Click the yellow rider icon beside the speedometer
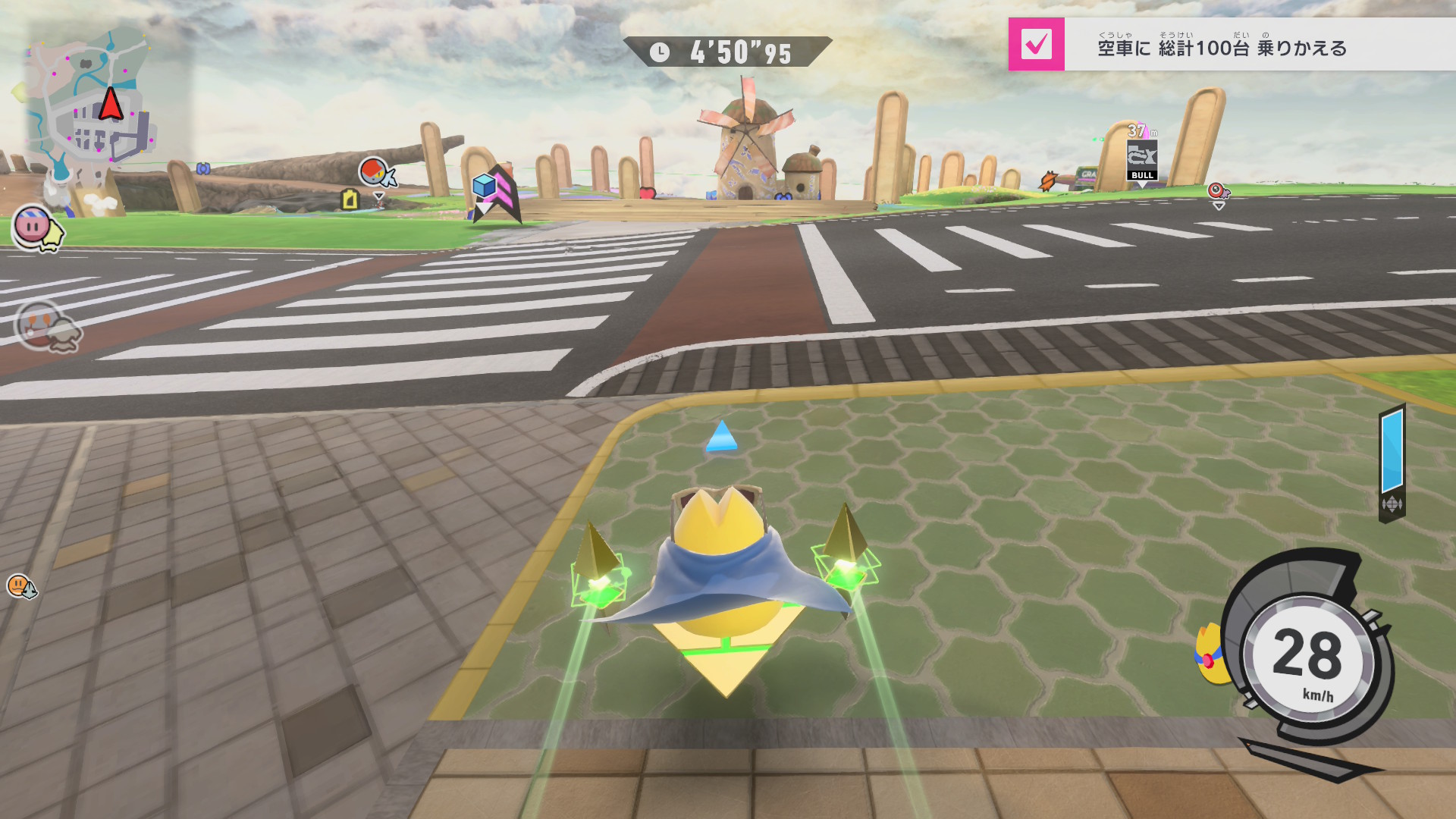The width and height of the screenshot is (1456, 819). tap(1210, 654)
